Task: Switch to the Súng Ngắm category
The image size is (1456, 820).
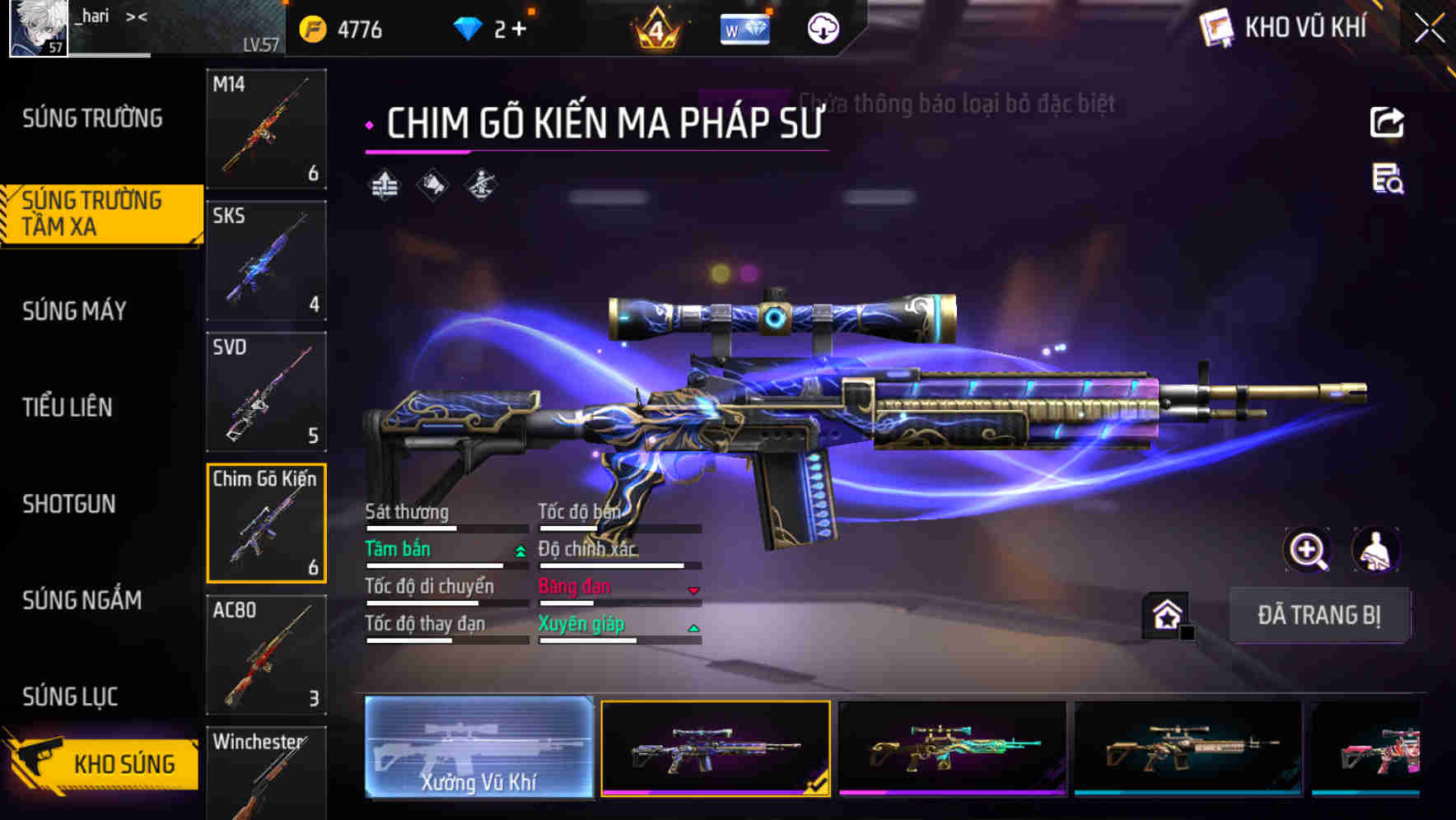Action: 85,601
